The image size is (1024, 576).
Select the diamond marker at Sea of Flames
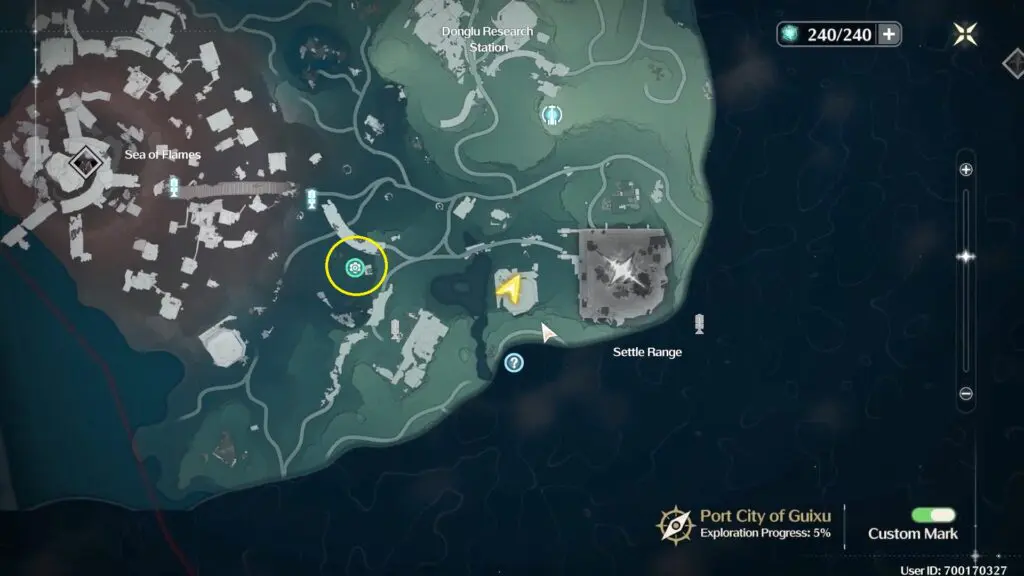(x=87, y=159)
